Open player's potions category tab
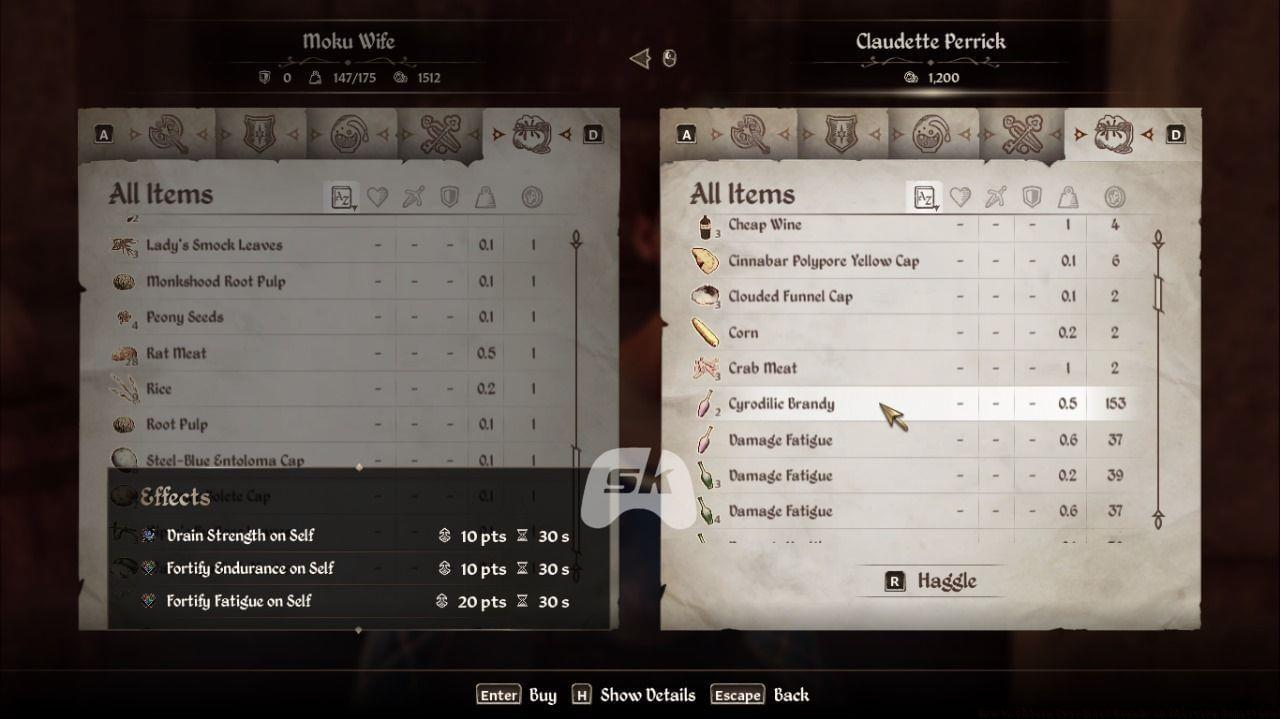Viewport: 1280px width, 719px height. tap(350, 134)
